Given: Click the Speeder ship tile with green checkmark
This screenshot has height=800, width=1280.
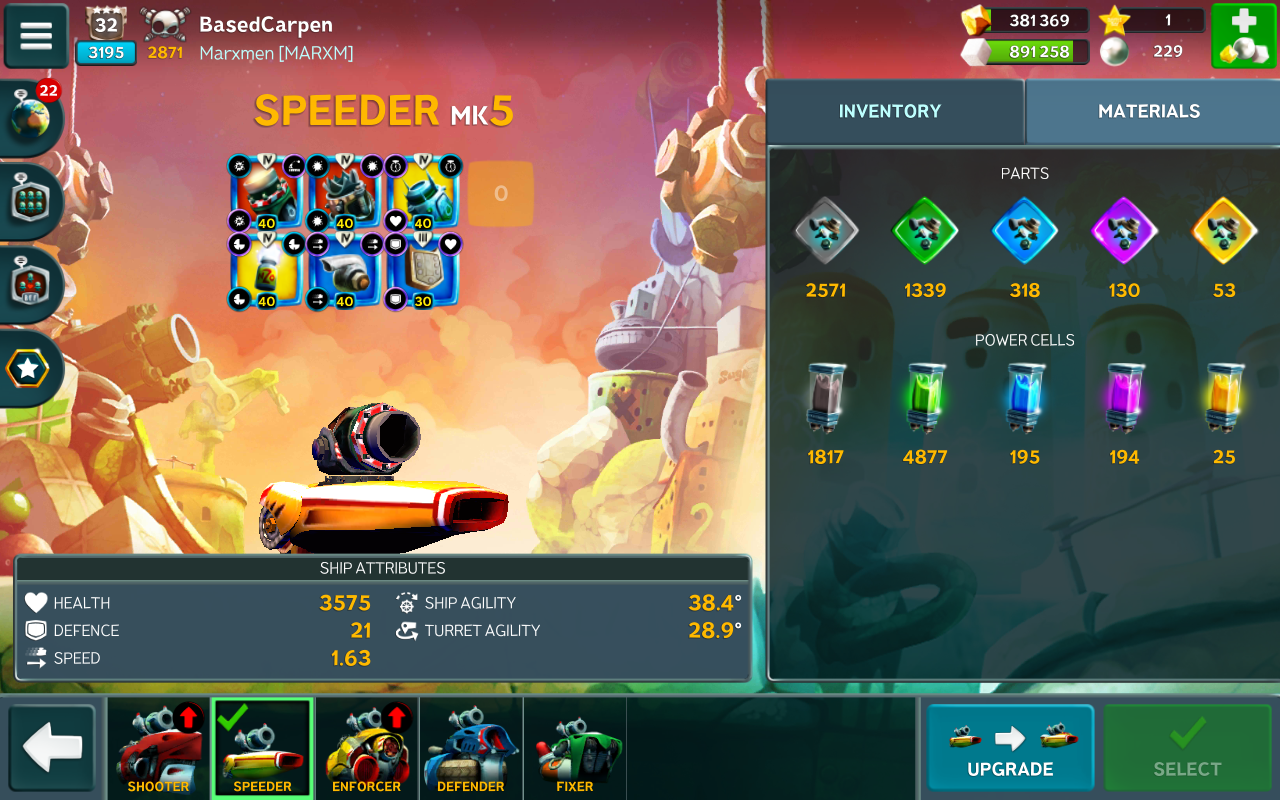Looking at the screenshot, I should click(262, 748).
